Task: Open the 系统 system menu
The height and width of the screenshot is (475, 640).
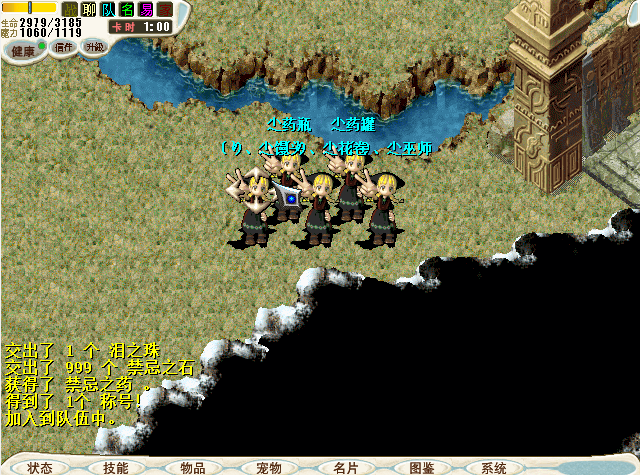Action: tap(494, 467)
